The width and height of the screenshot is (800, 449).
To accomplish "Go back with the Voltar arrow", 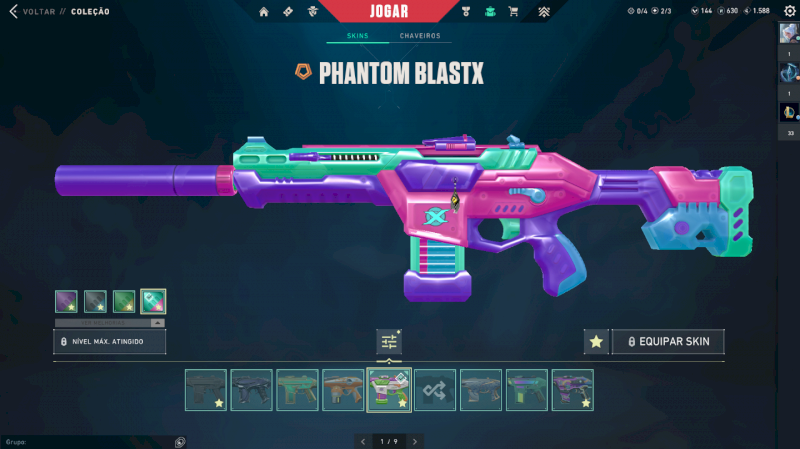I will click(x=13, y=11).
